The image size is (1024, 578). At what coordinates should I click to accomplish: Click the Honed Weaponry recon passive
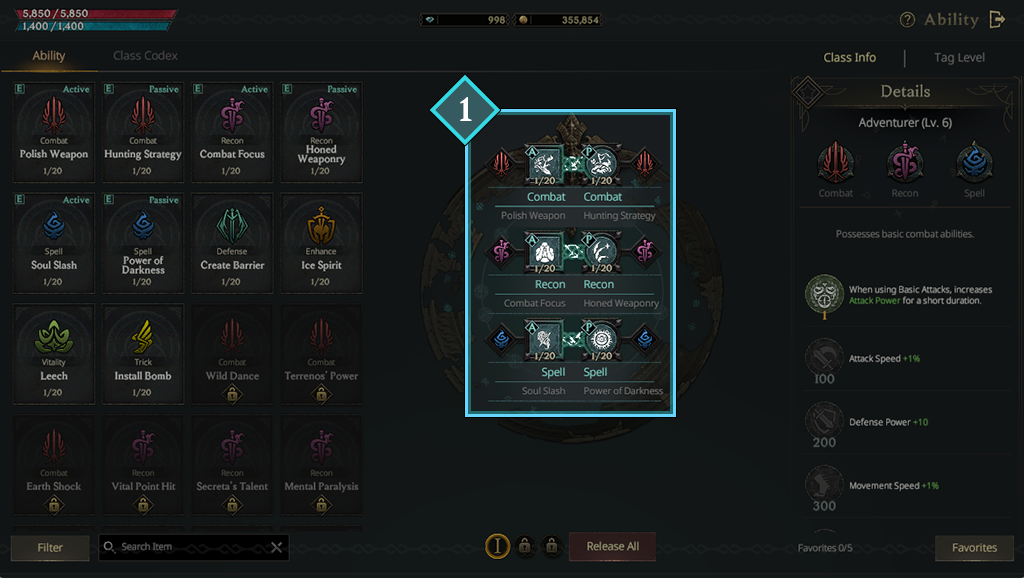tap(321, 132)
